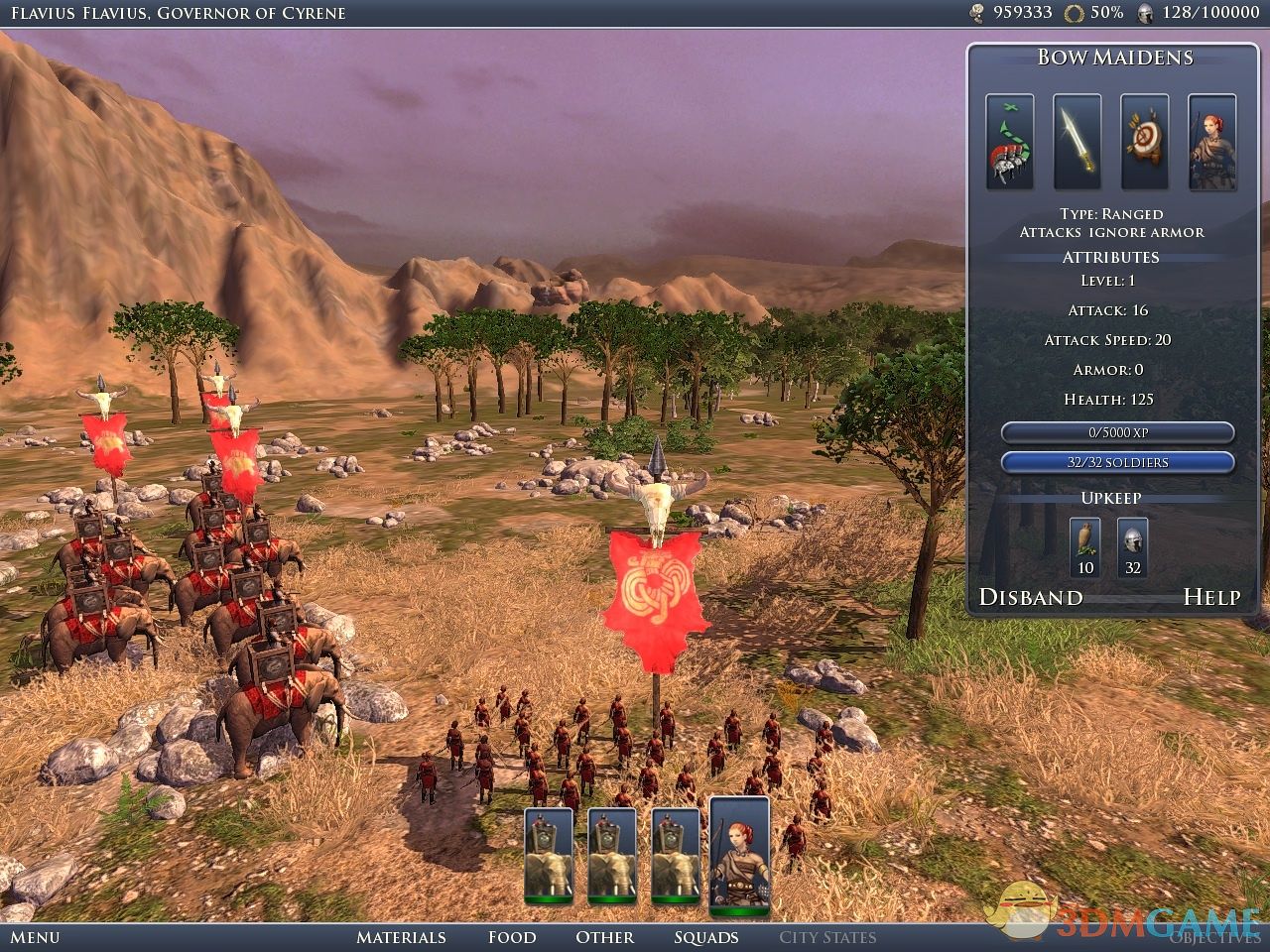Click the Bow Maiden portrait in the panel
The height and width of the screenshot is (952, 1270).
tap(1211, 142)
